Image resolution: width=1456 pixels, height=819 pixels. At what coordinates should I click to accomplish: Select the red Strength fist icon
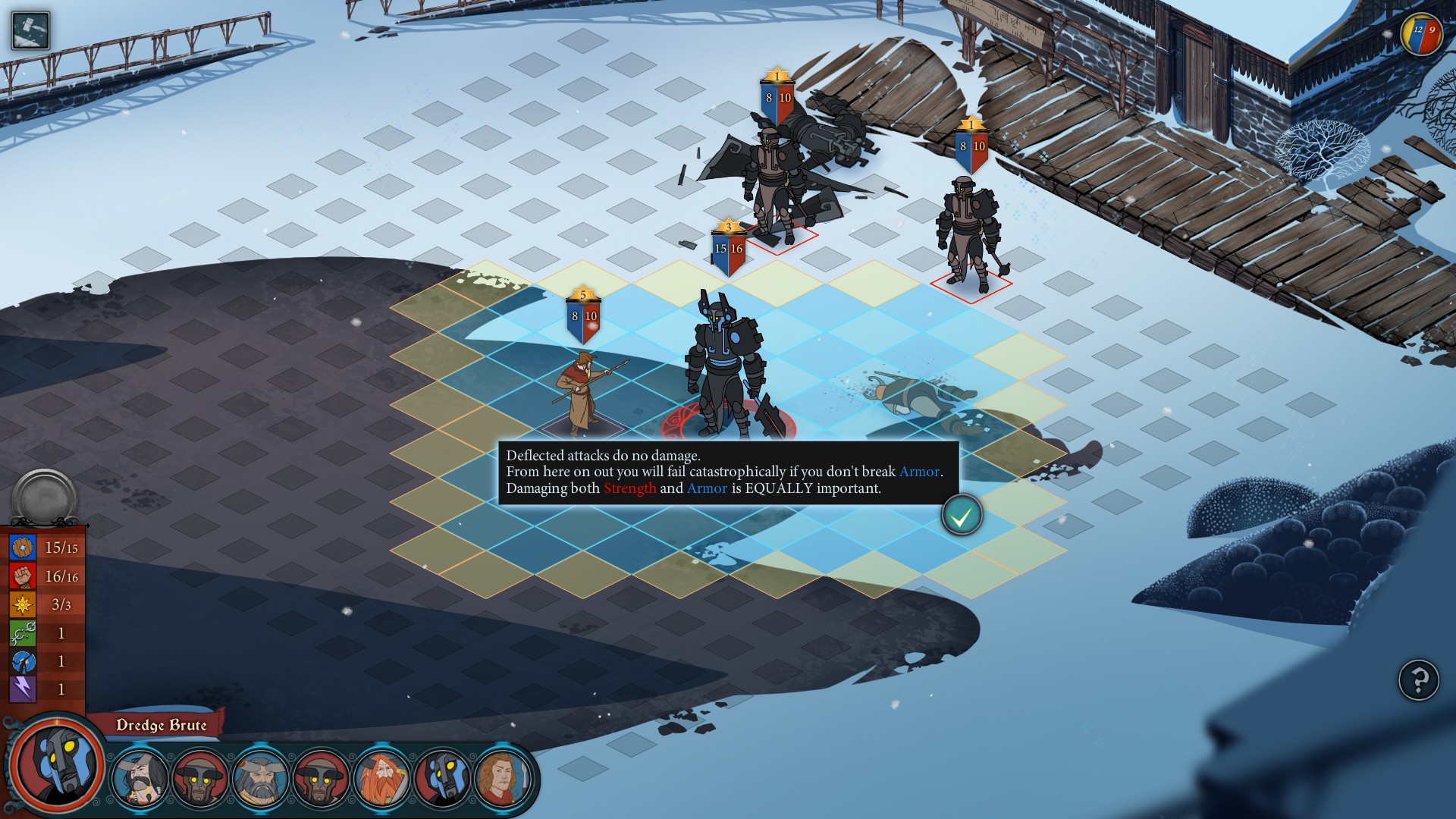[23, 575]
